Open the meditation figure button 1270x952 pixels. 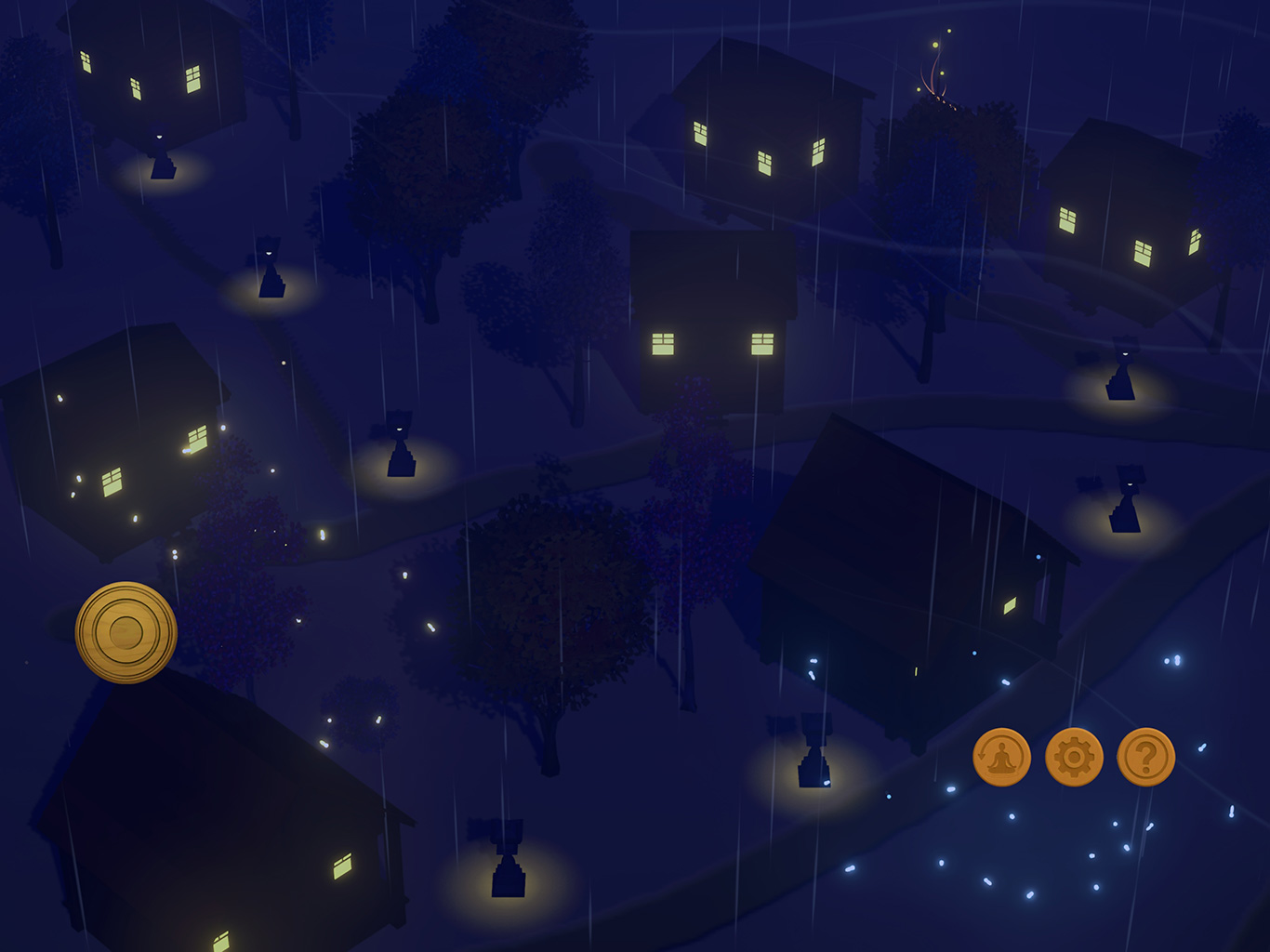click(x=1001, y=757)
